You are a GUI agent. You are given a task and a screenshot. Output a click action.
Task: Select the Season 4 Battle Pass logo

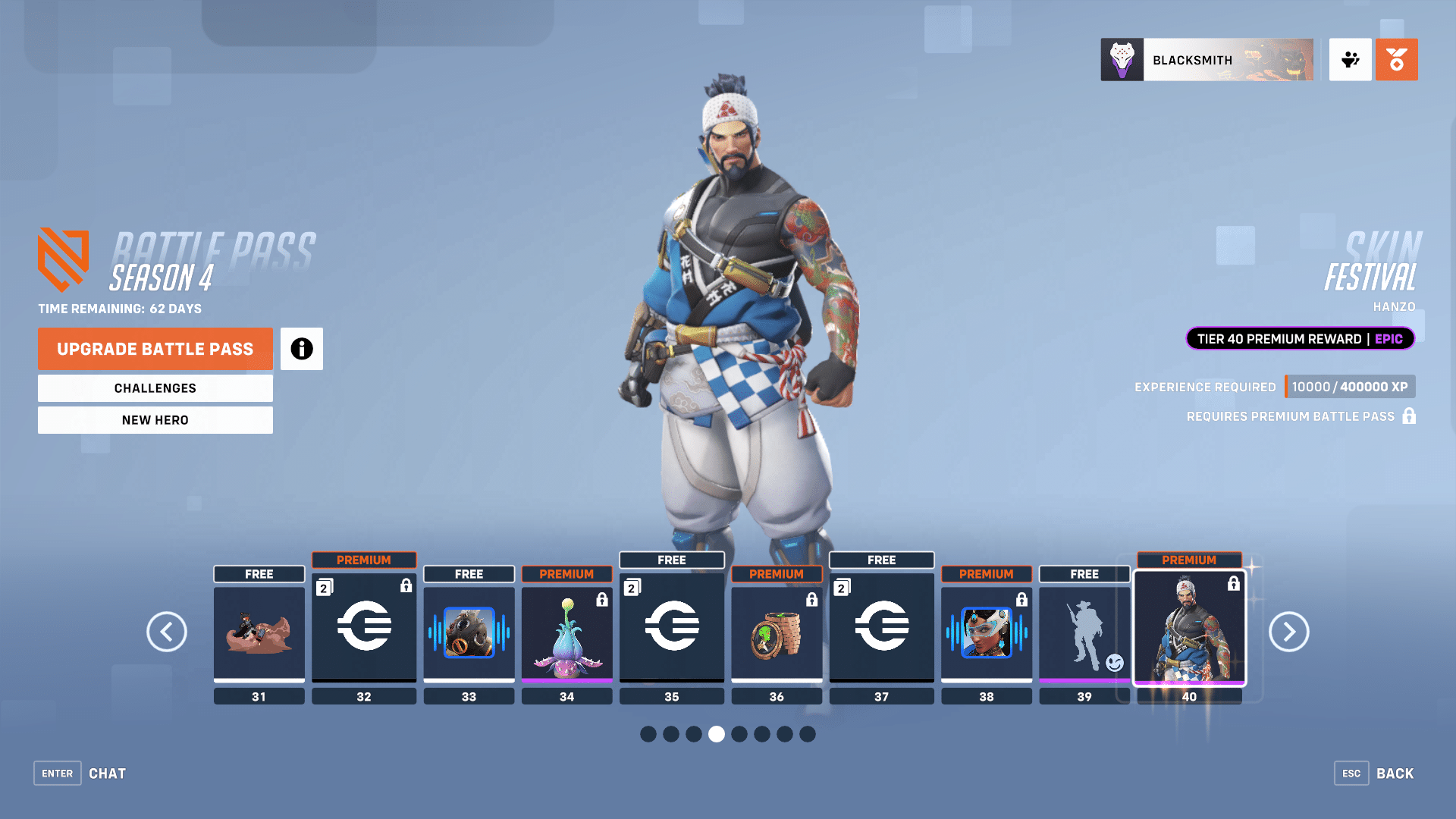(x=64, y=261)
